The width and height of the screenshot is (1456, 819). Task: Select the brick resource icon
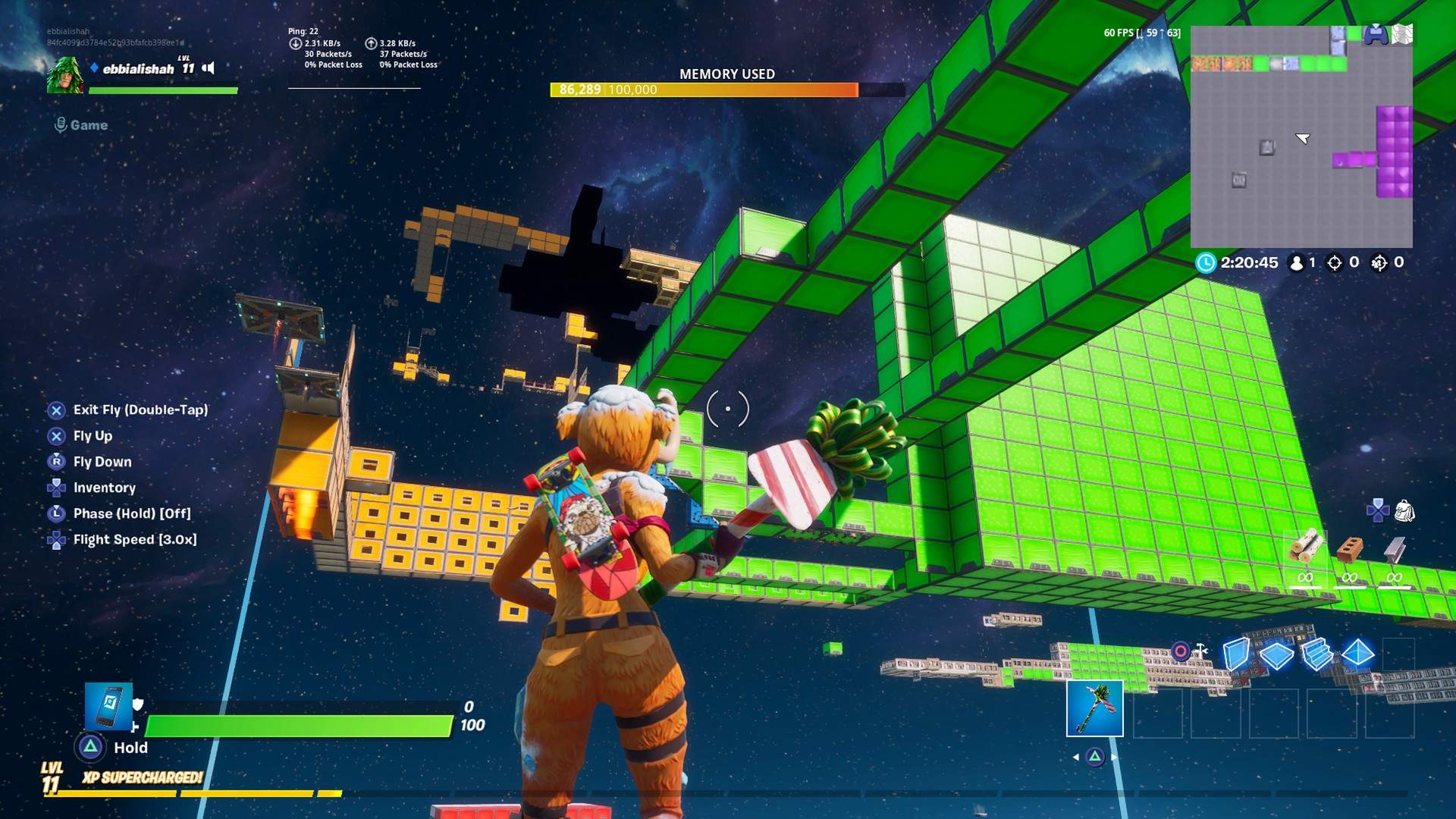1350,548
